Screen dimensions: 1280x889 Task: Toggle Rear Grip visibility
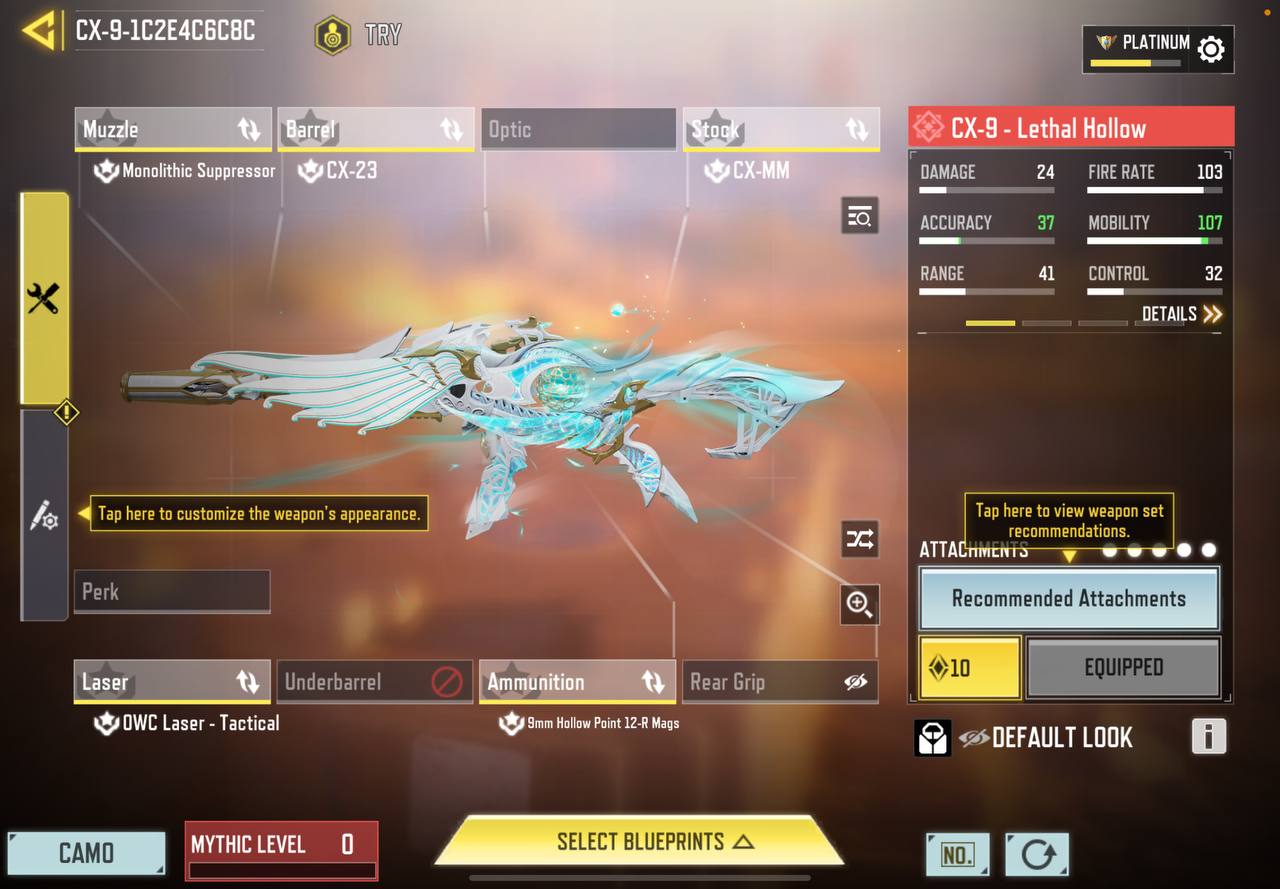click(855, 682)
